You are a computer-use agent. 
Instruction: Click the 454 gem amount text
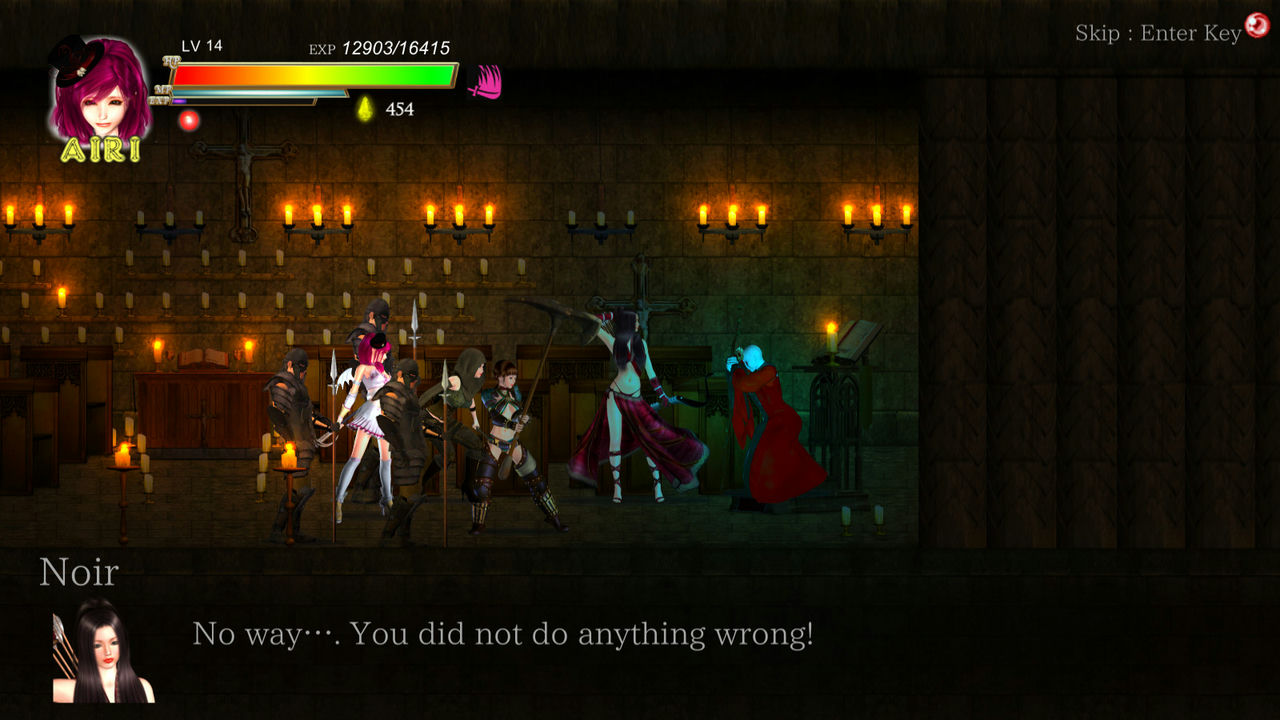[x=399, y=109]
